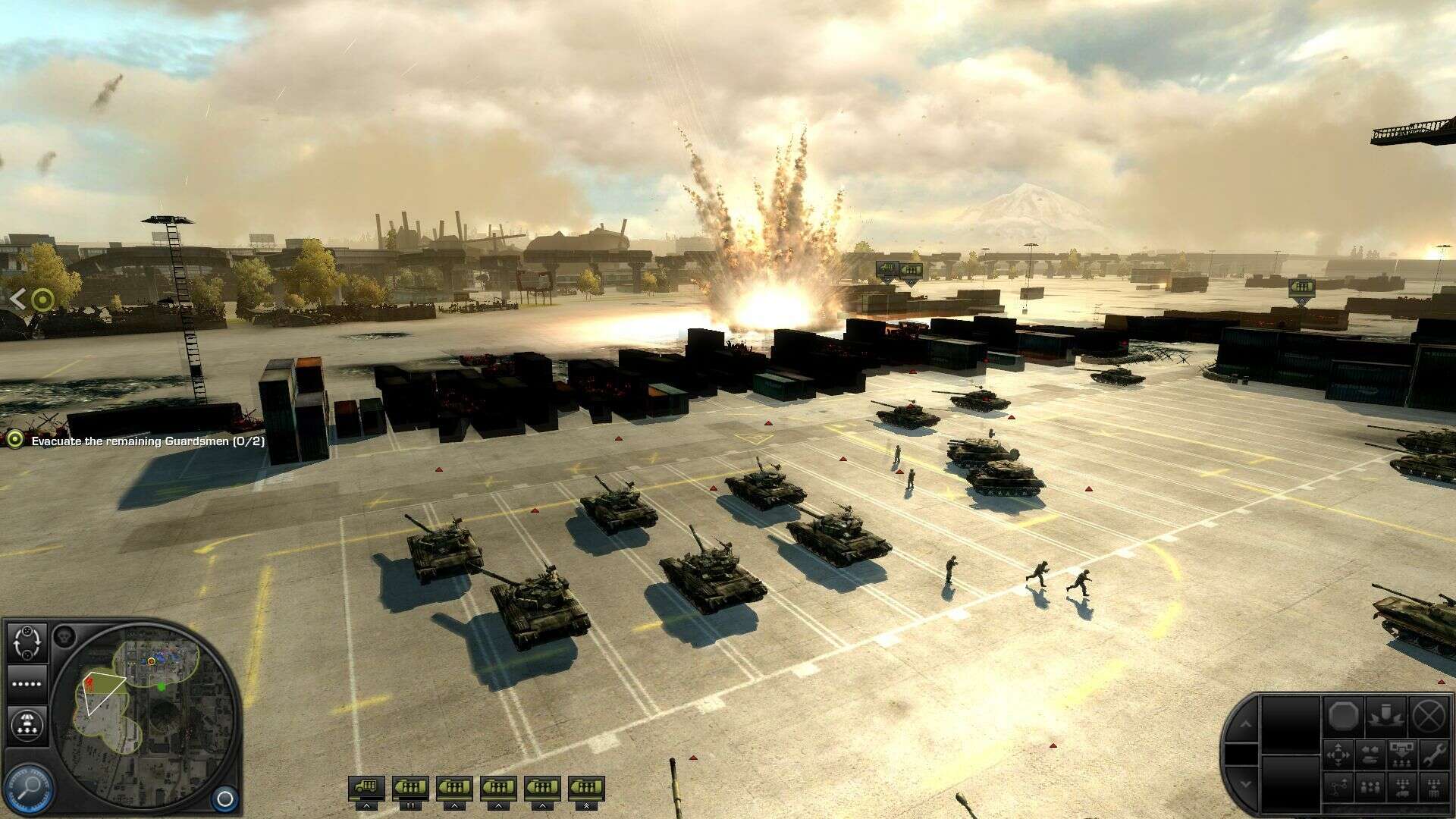Viewport: 1456px width, 819px height.
Task: Toggle the pause indicator under second squad card
Action: 410,806
